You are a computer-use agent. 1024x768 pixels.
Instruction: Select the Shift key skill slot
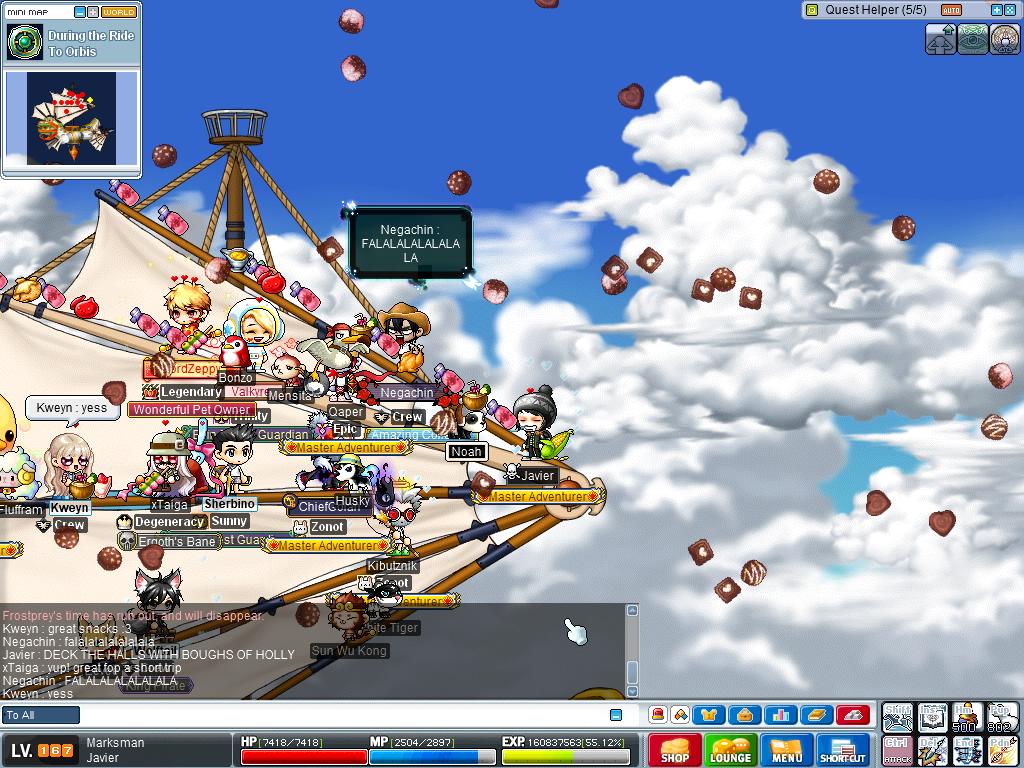point(898,717)
